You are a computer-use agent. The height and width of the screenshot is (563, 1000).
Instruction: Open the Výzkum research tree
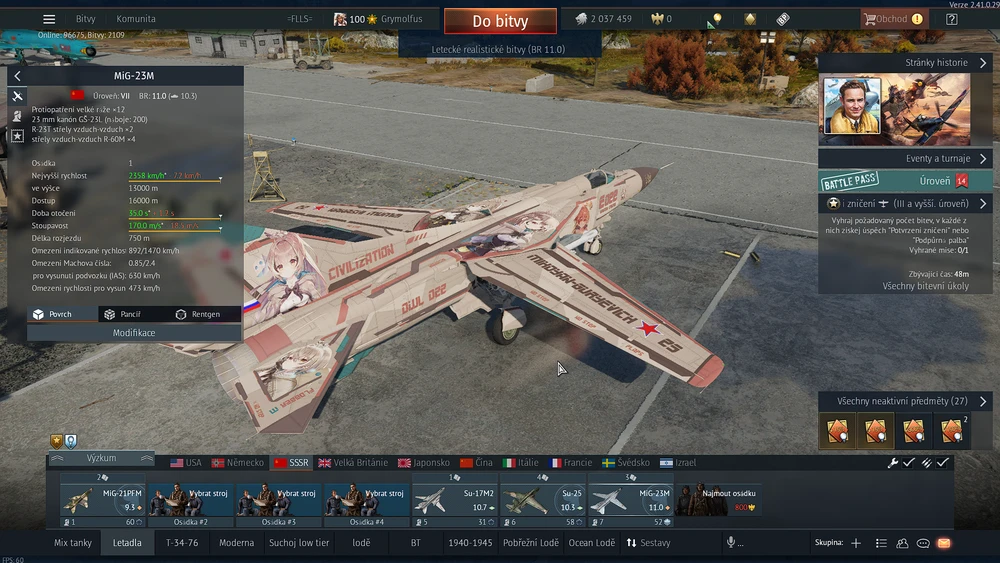coord(101,458)
